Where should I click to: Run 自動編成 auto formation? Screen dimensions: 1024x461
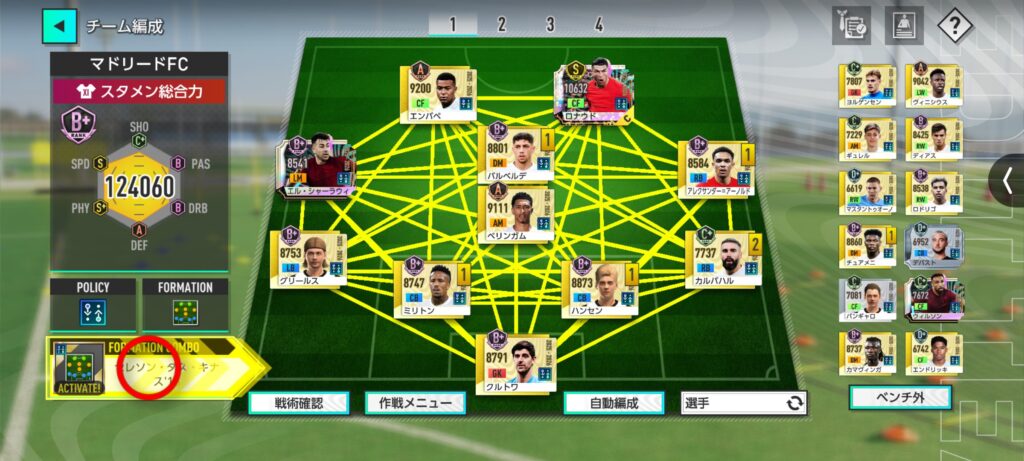tap(614, 403)
